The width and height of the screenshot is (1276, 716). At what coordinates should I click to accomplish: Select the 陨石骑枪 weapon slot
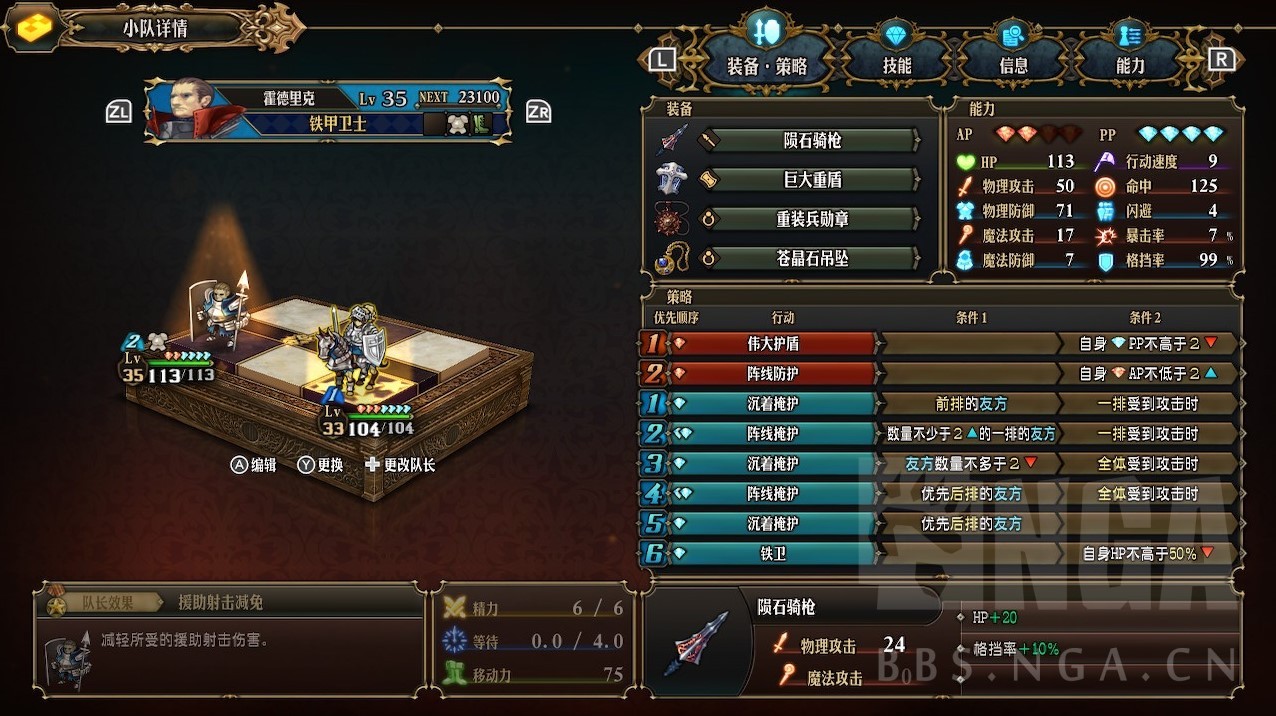[810, 141]
